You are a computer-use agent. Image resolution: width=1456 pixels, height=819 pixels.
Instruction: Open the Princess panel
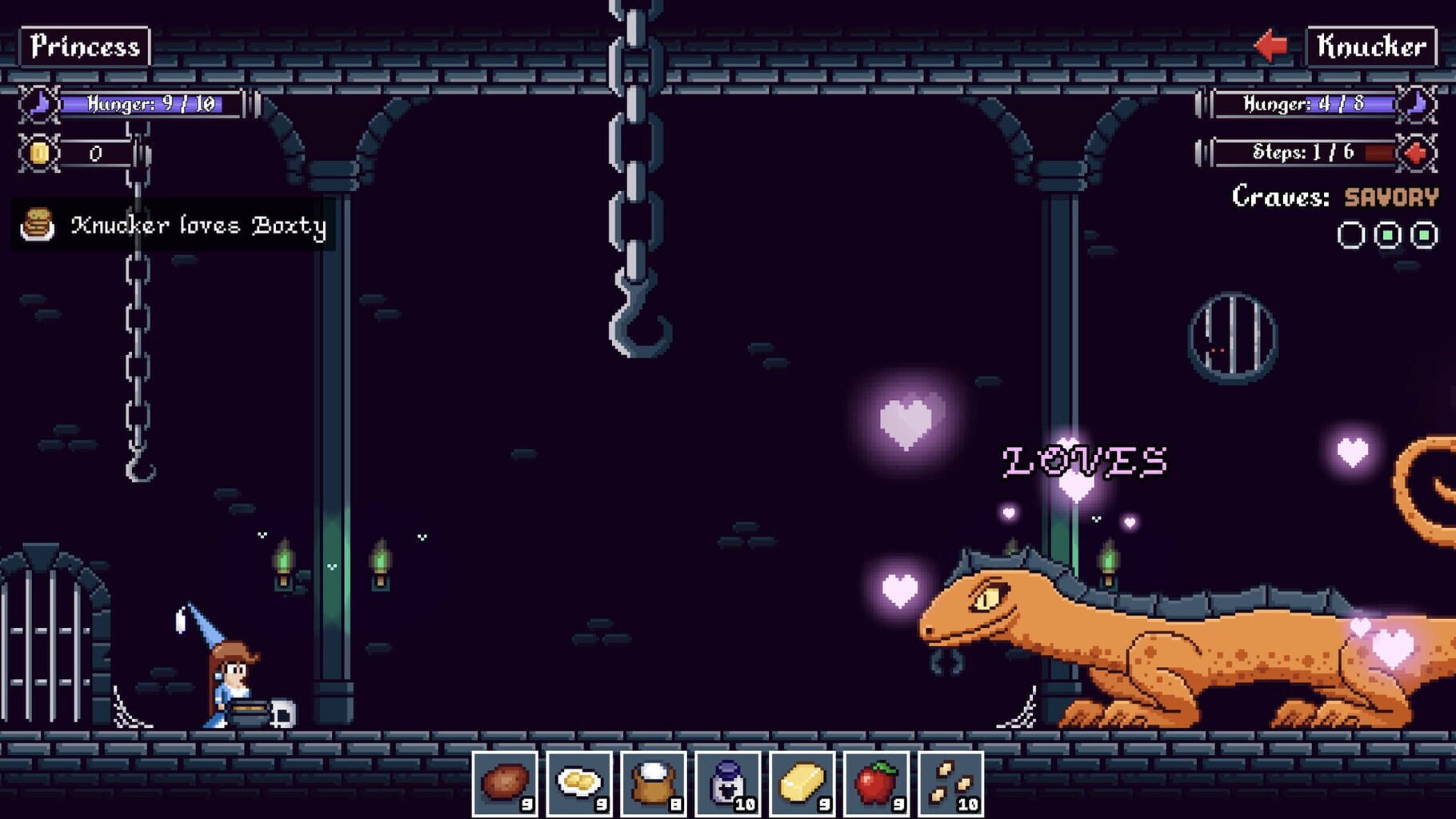pyautogui.click(x=82, y=46)
